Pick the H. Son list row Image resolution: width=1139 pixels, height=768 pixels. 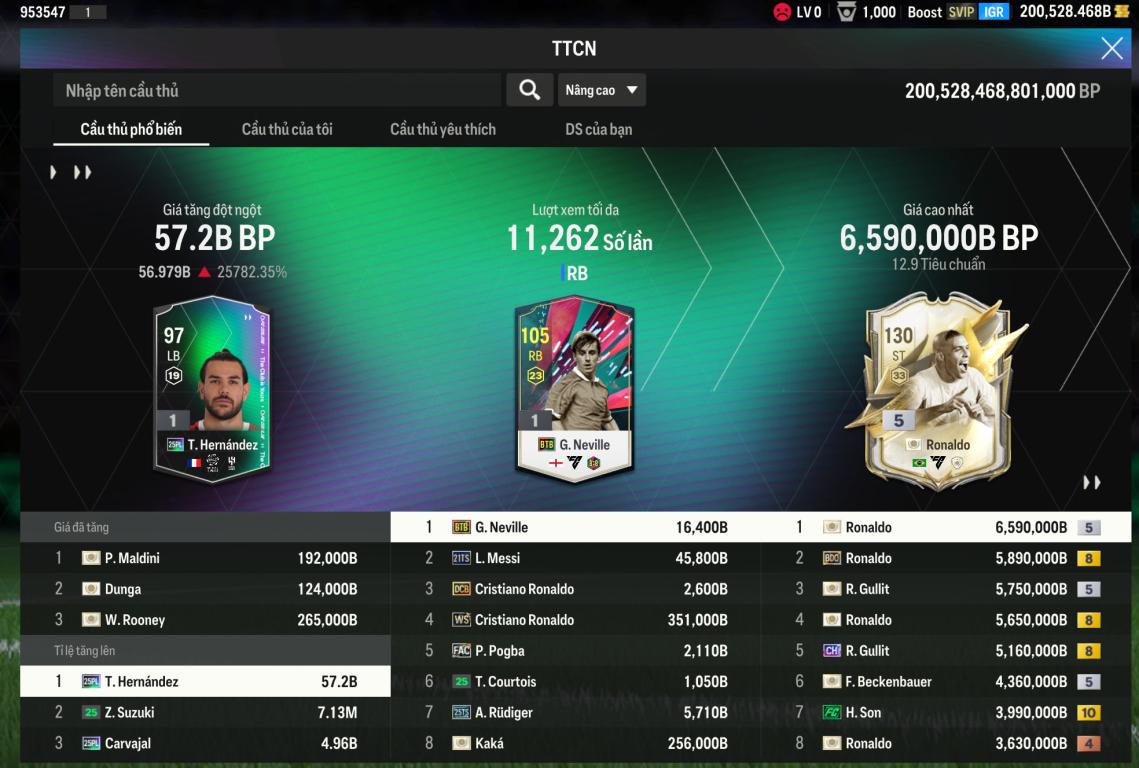click(946, 712)
